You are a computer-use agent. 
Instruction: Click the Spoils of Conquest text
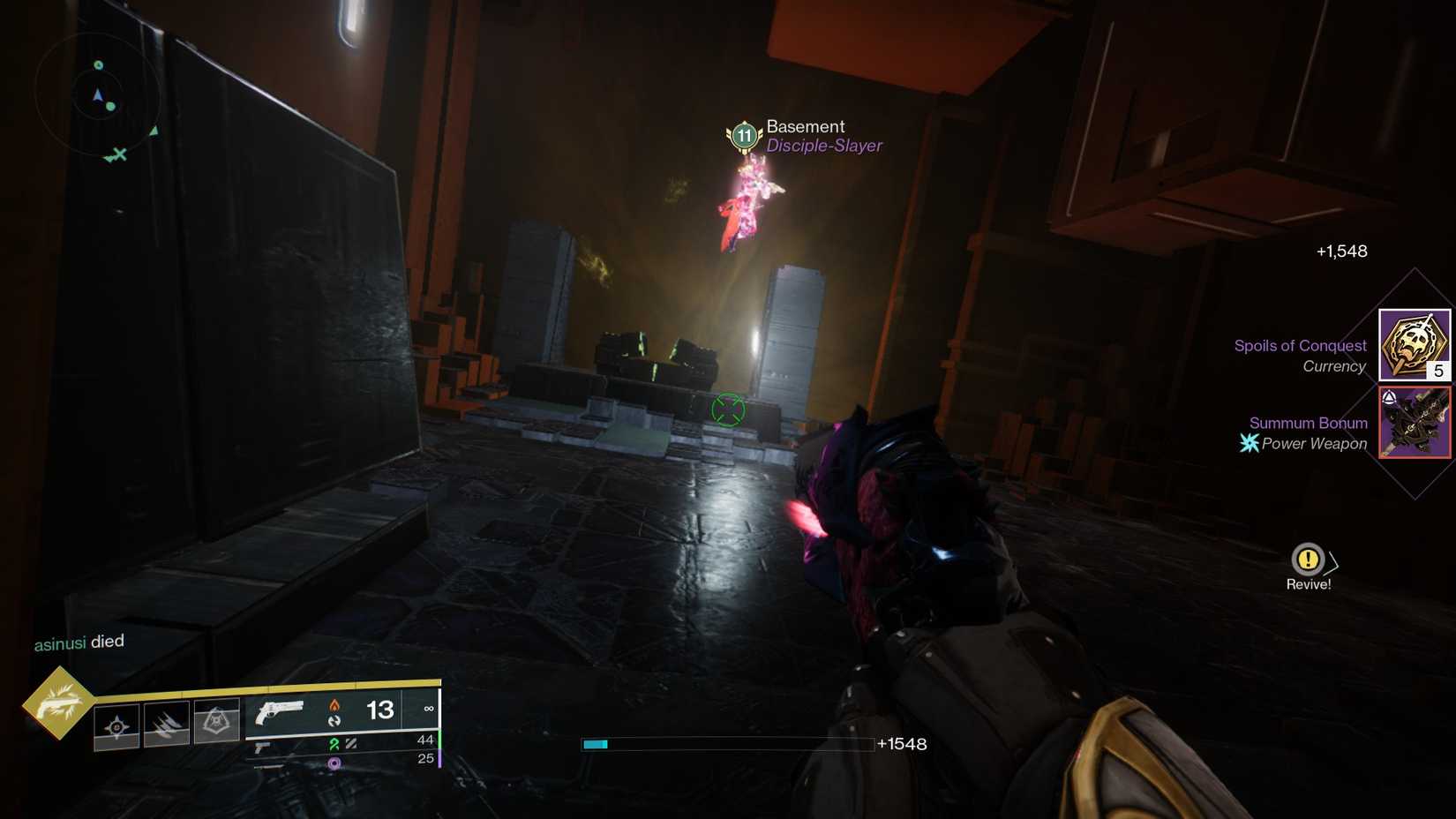point(1301,345)
